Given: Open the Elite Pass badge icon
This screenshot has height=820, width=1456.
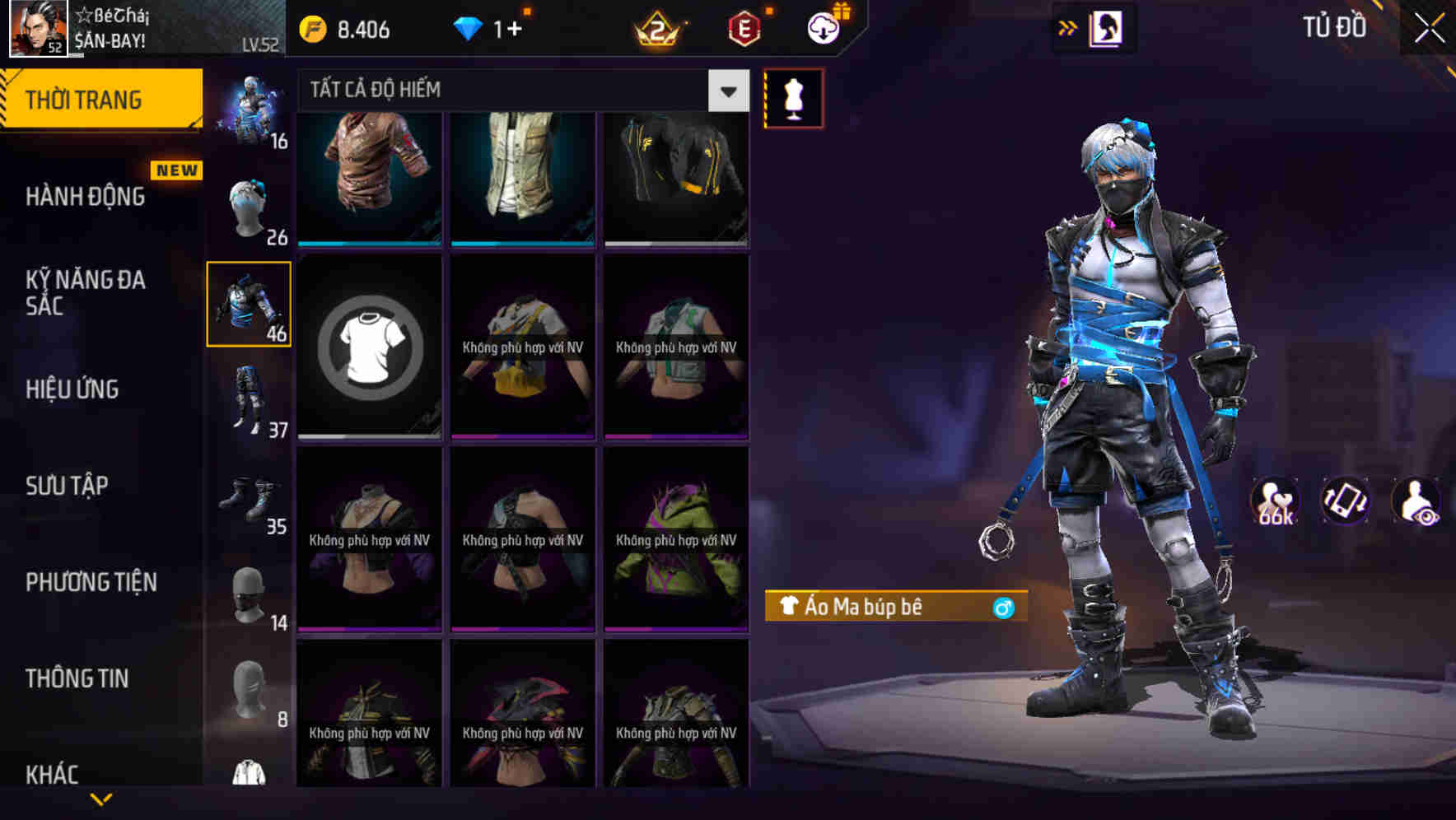Looking at the screenshot, I should [x=745, y=26].
